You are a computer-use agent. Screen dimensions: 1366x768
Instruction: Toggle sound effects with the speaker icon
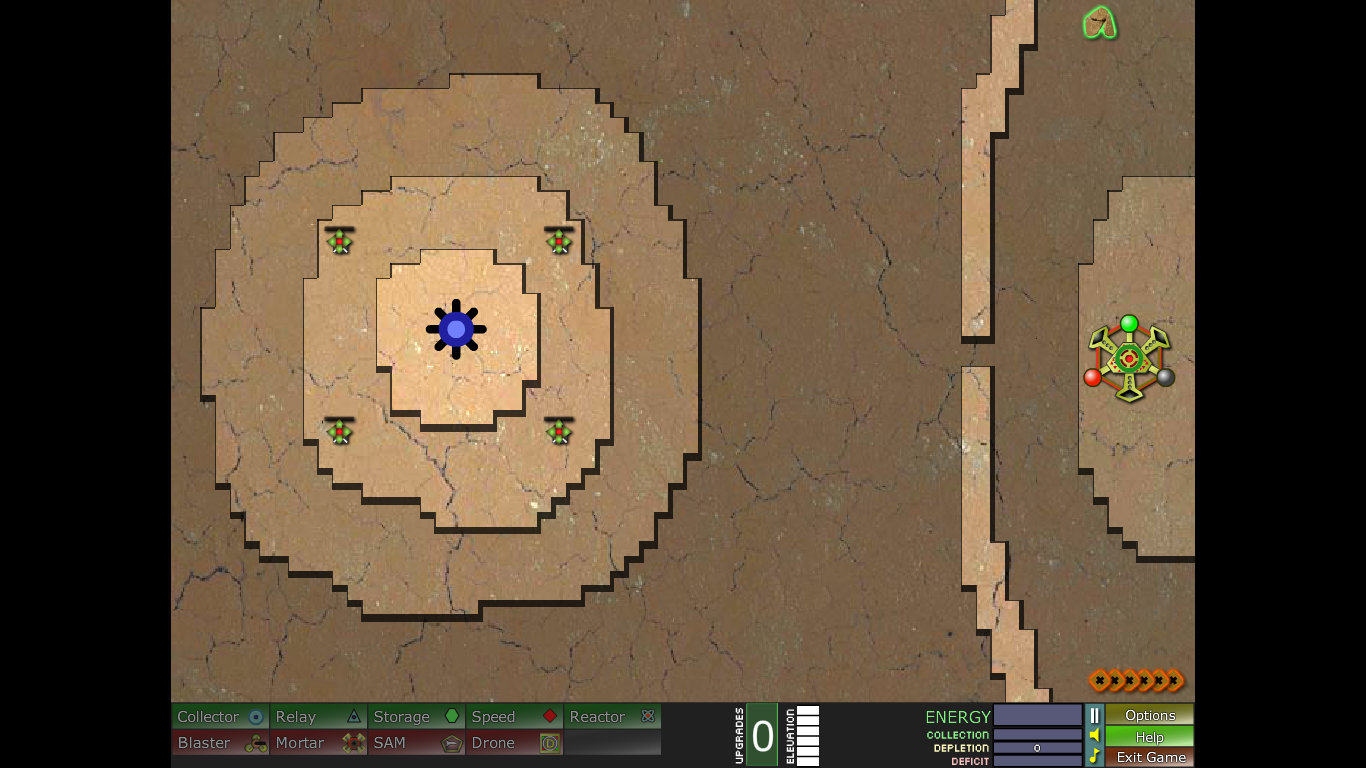(1094, 736)
